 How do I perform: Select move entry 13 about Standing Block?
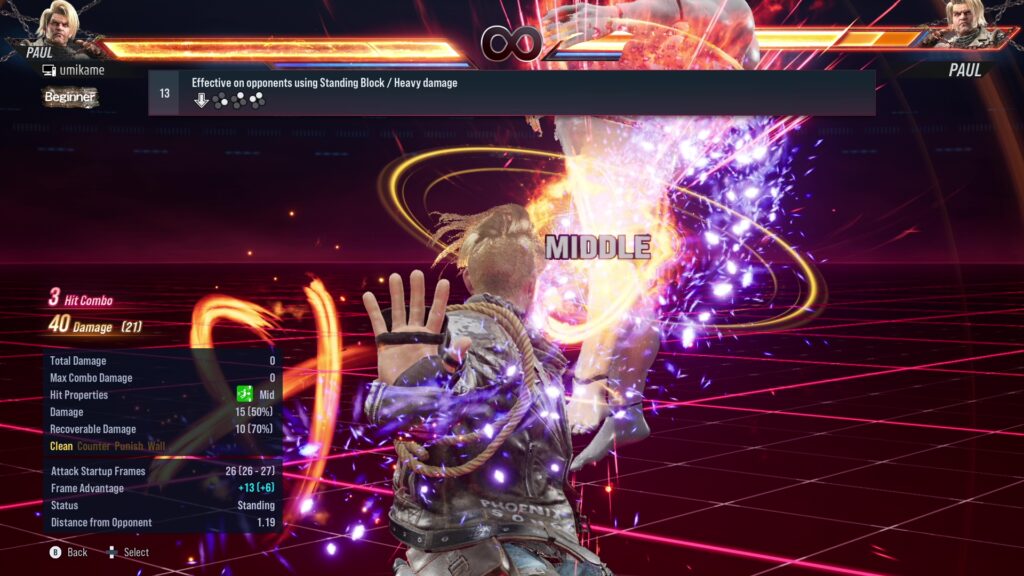pos(511,92)
